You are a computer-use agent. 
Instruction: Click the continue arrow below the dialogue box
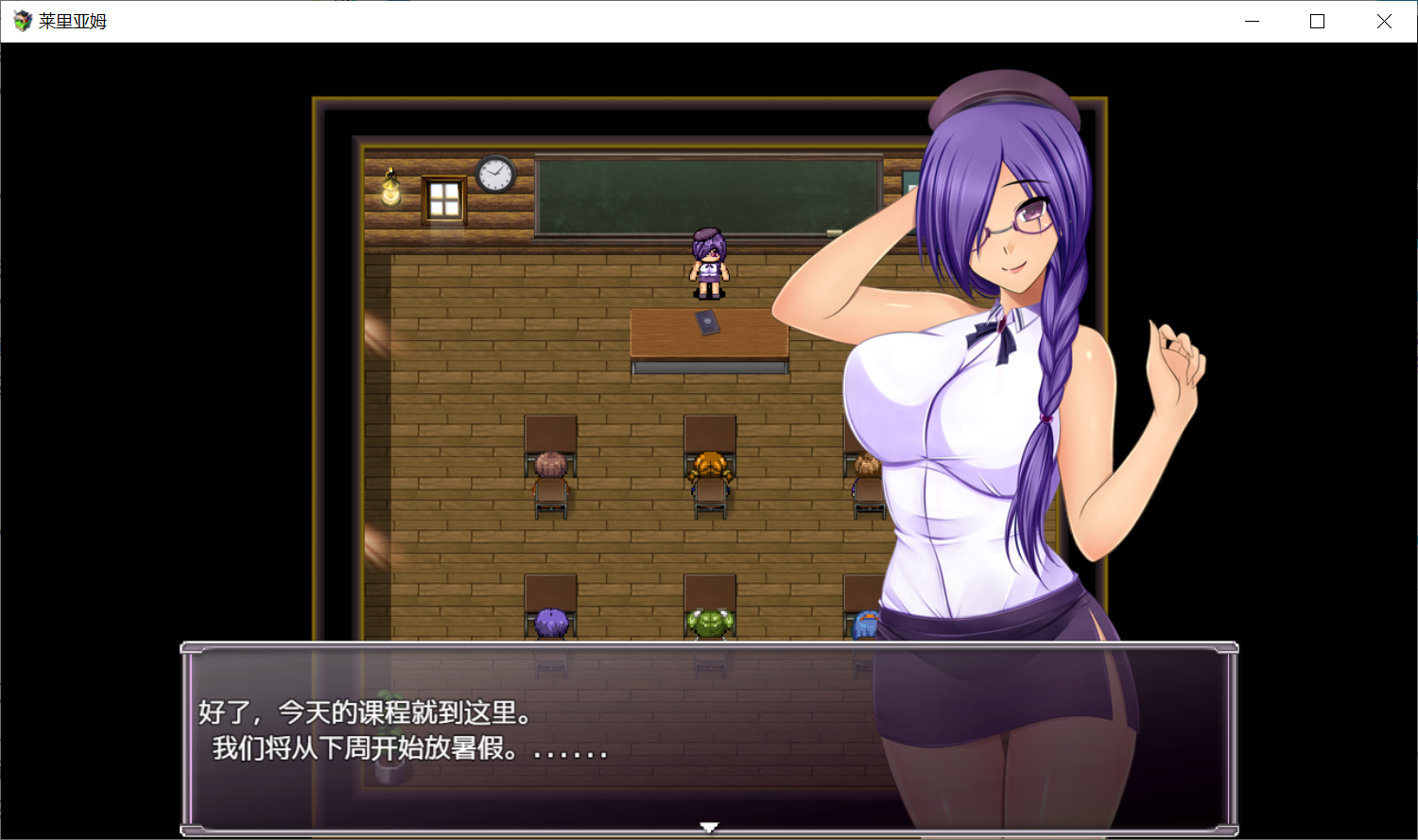pos(709,826)
